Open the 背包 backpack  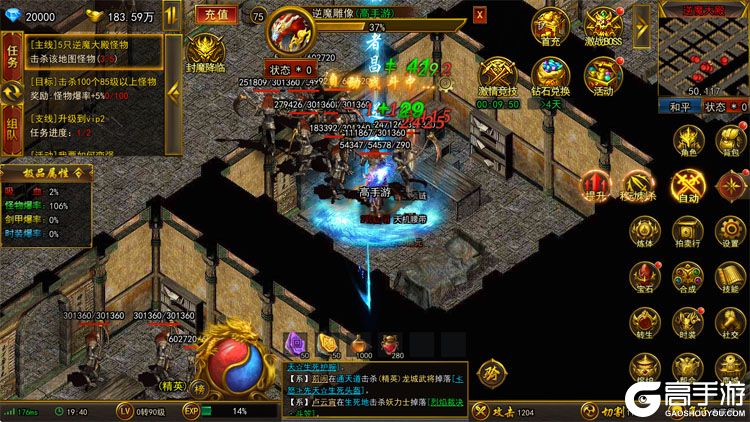point(731,141)
